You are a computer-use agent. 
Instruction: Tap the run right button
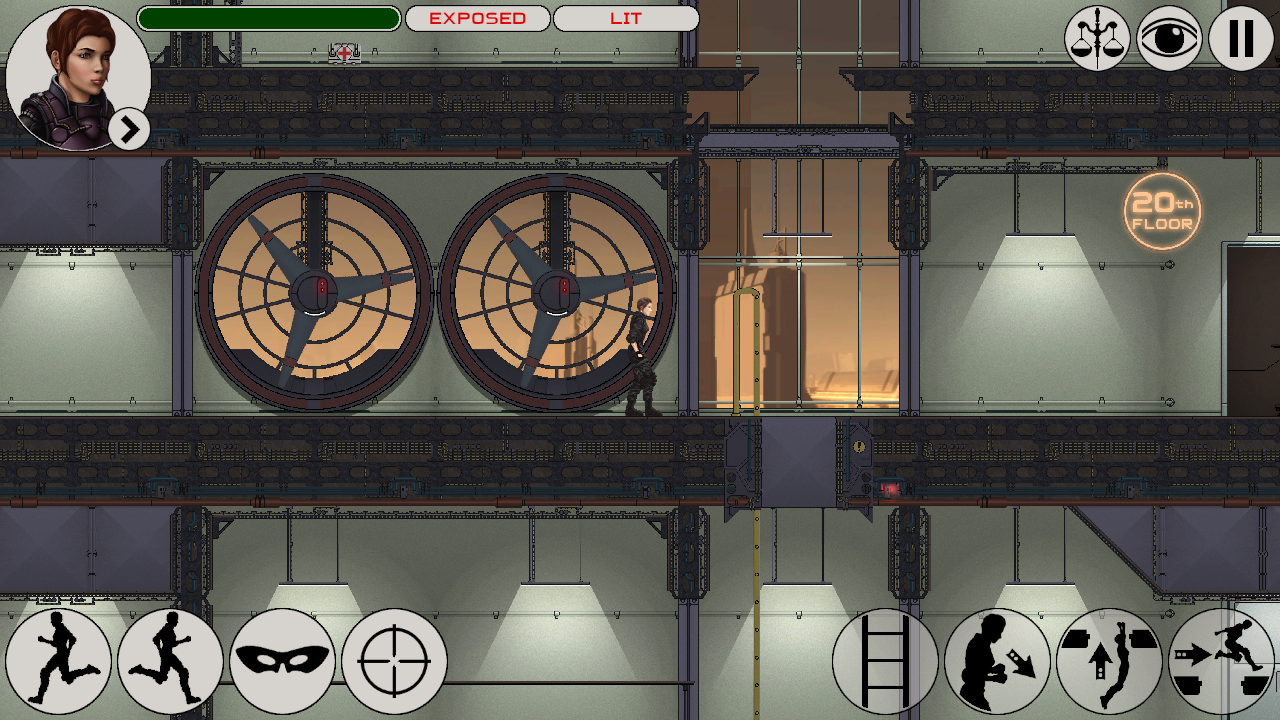[x=170, y=661]
